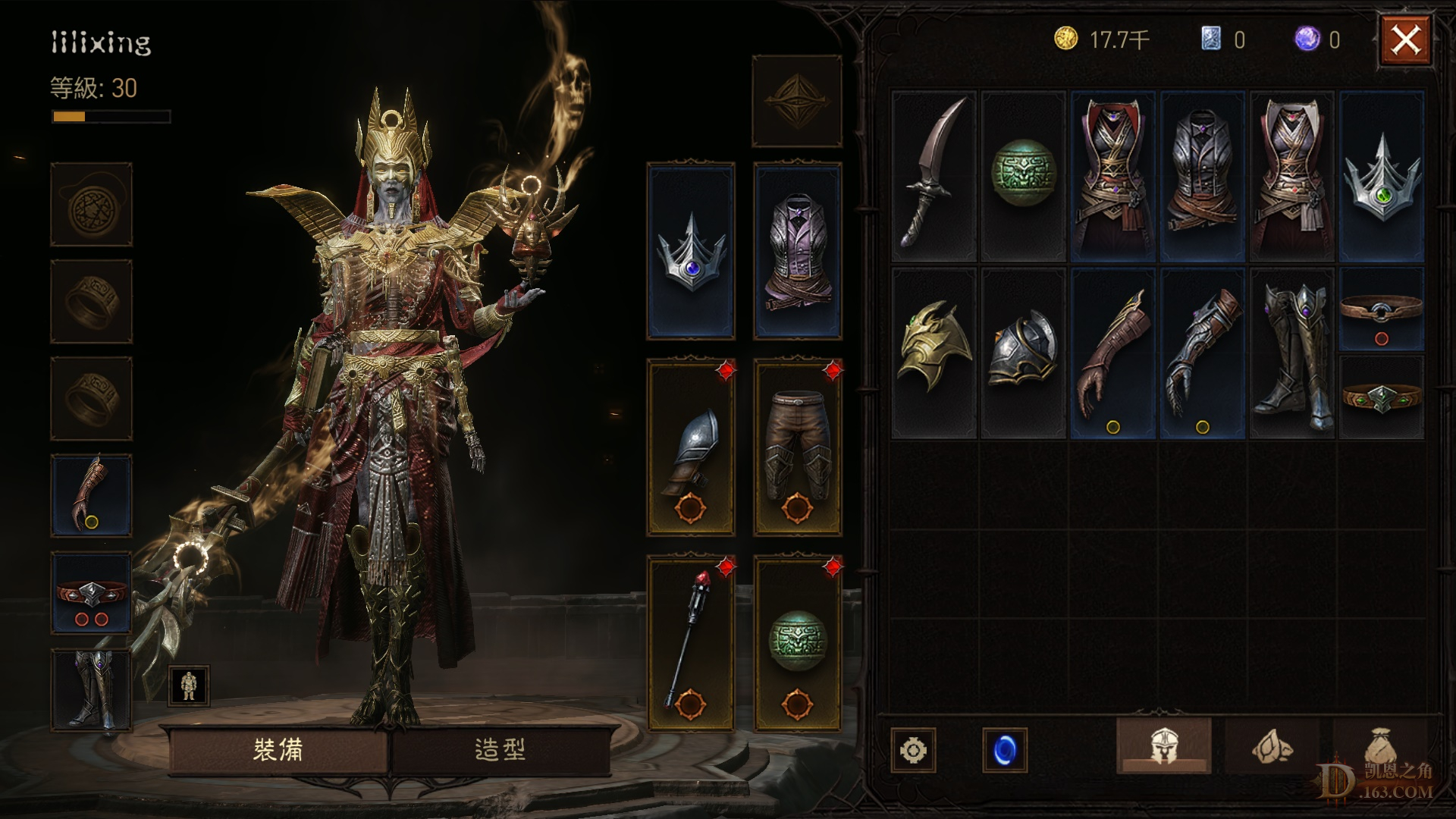
Task: Select the green-gem crown in the bag
Action: coord(1382,175)
